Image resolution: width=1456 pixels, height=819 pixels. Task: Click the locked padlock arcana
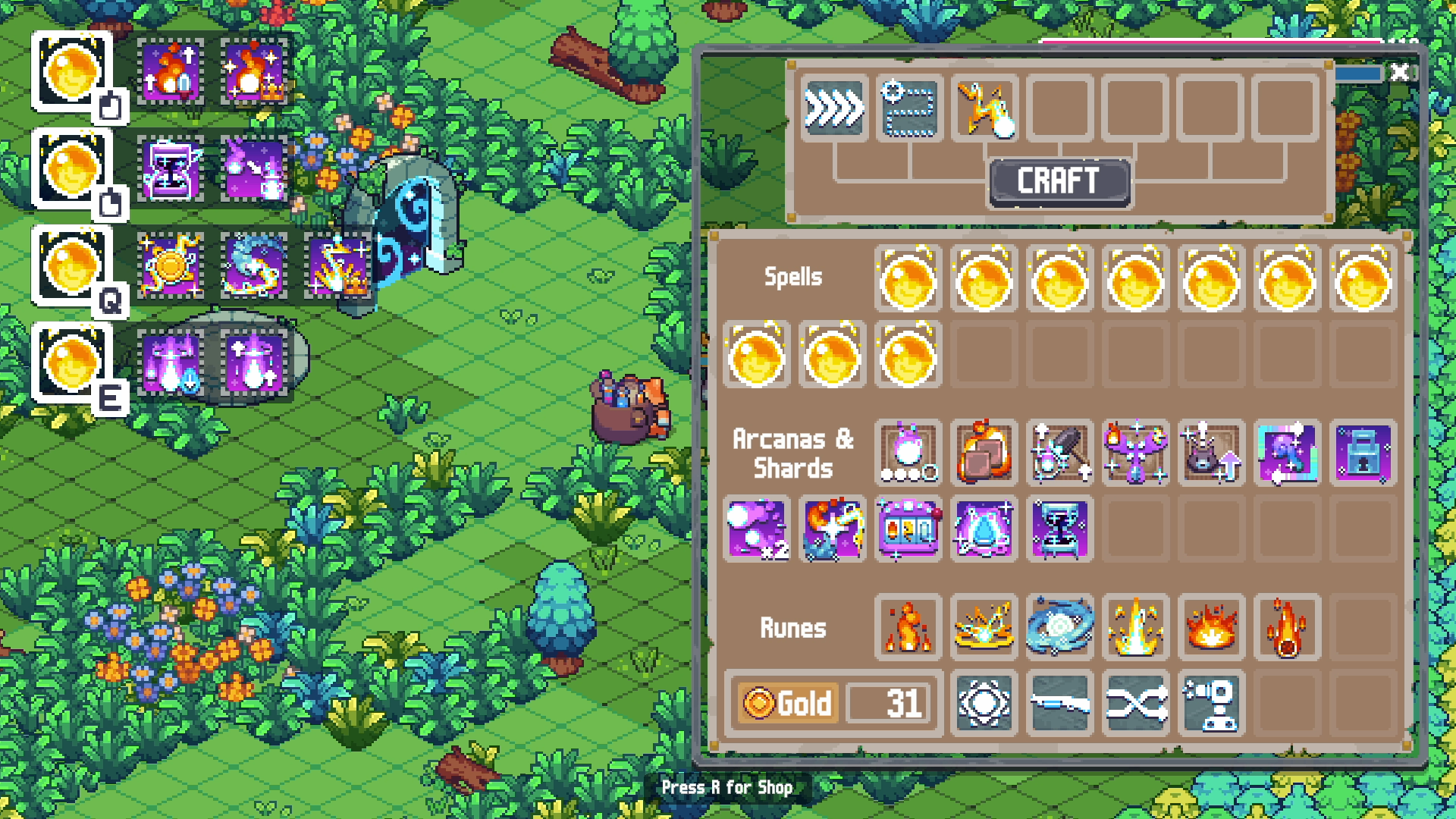[1363, 455]
